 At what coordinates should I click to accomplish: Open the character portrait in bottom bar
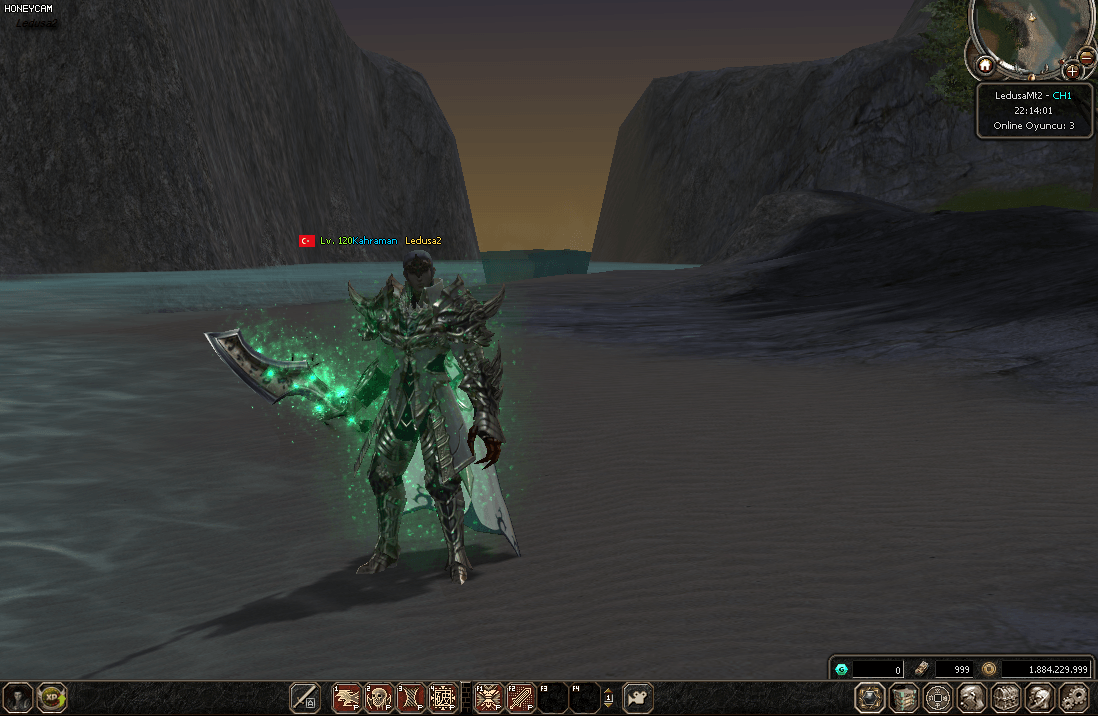18,697
